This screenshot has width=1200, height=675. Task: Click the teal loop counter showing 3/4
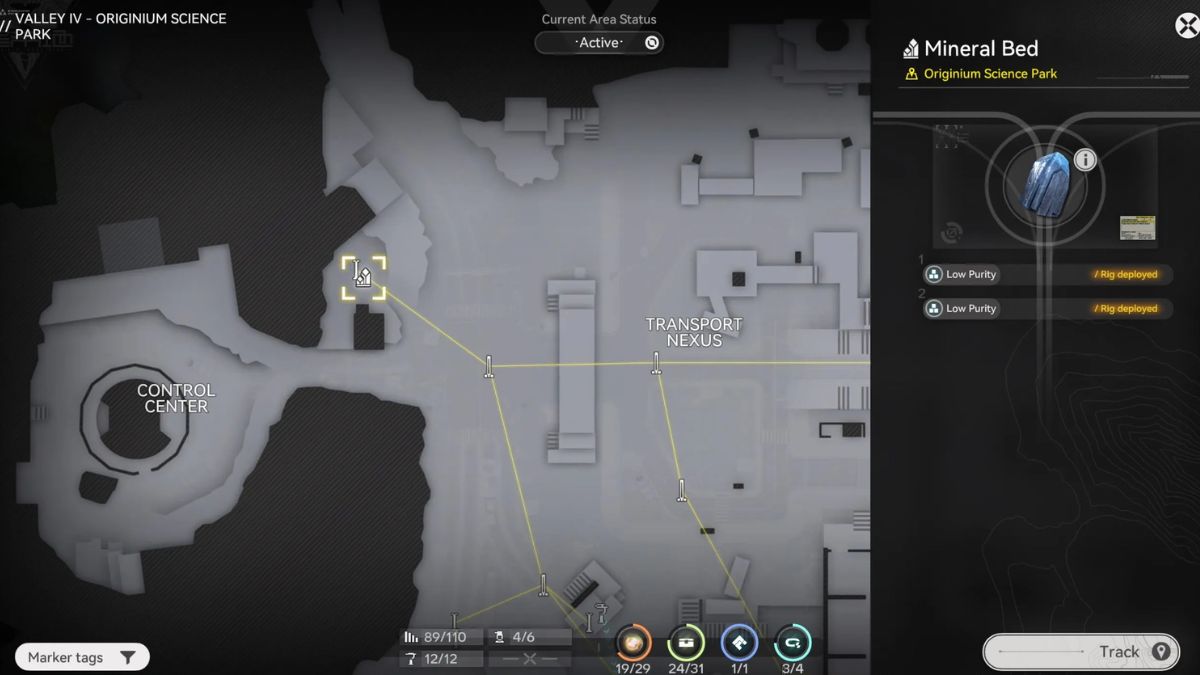[792, 642]
